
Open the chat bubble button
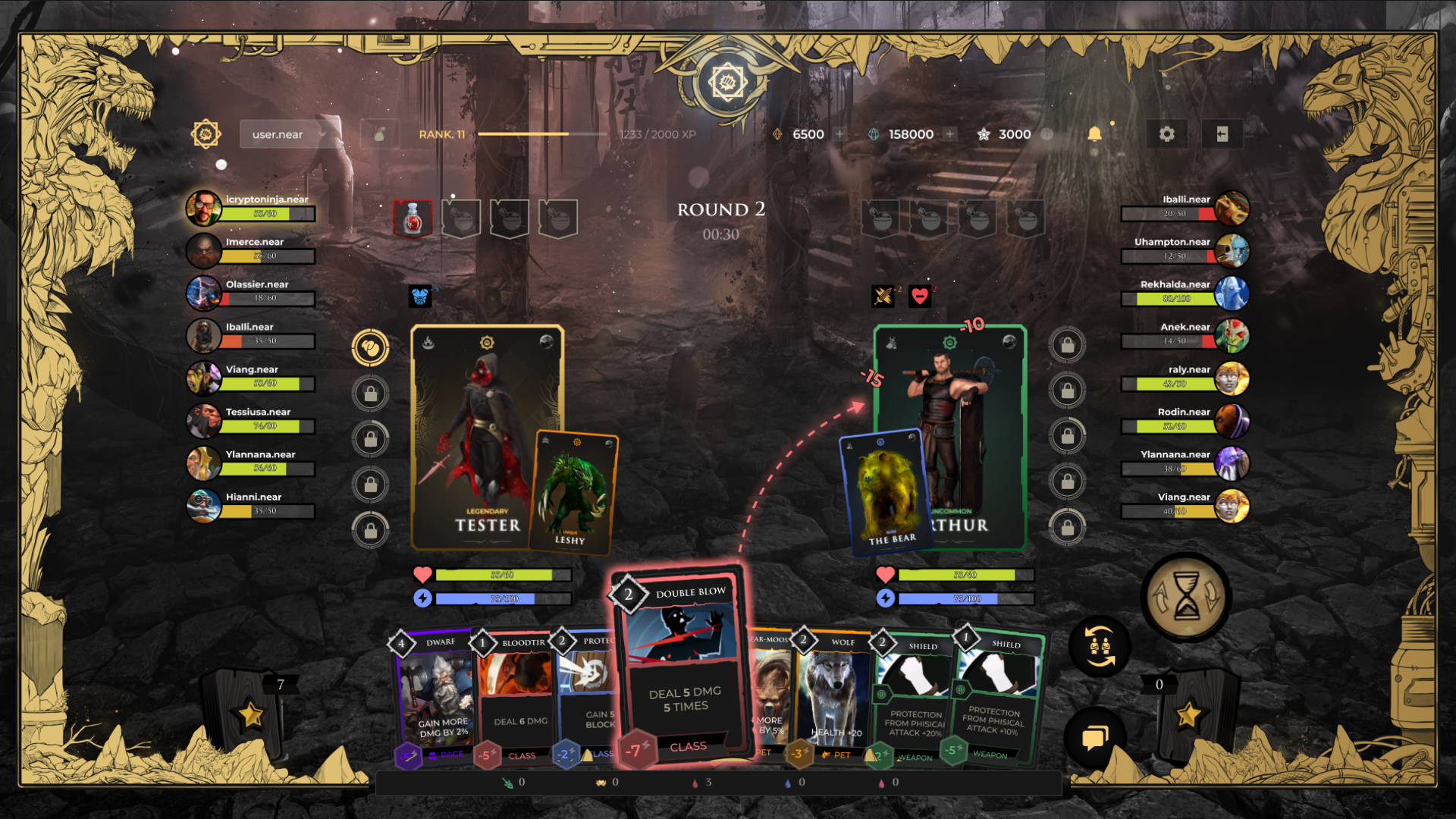[1094, 737]
